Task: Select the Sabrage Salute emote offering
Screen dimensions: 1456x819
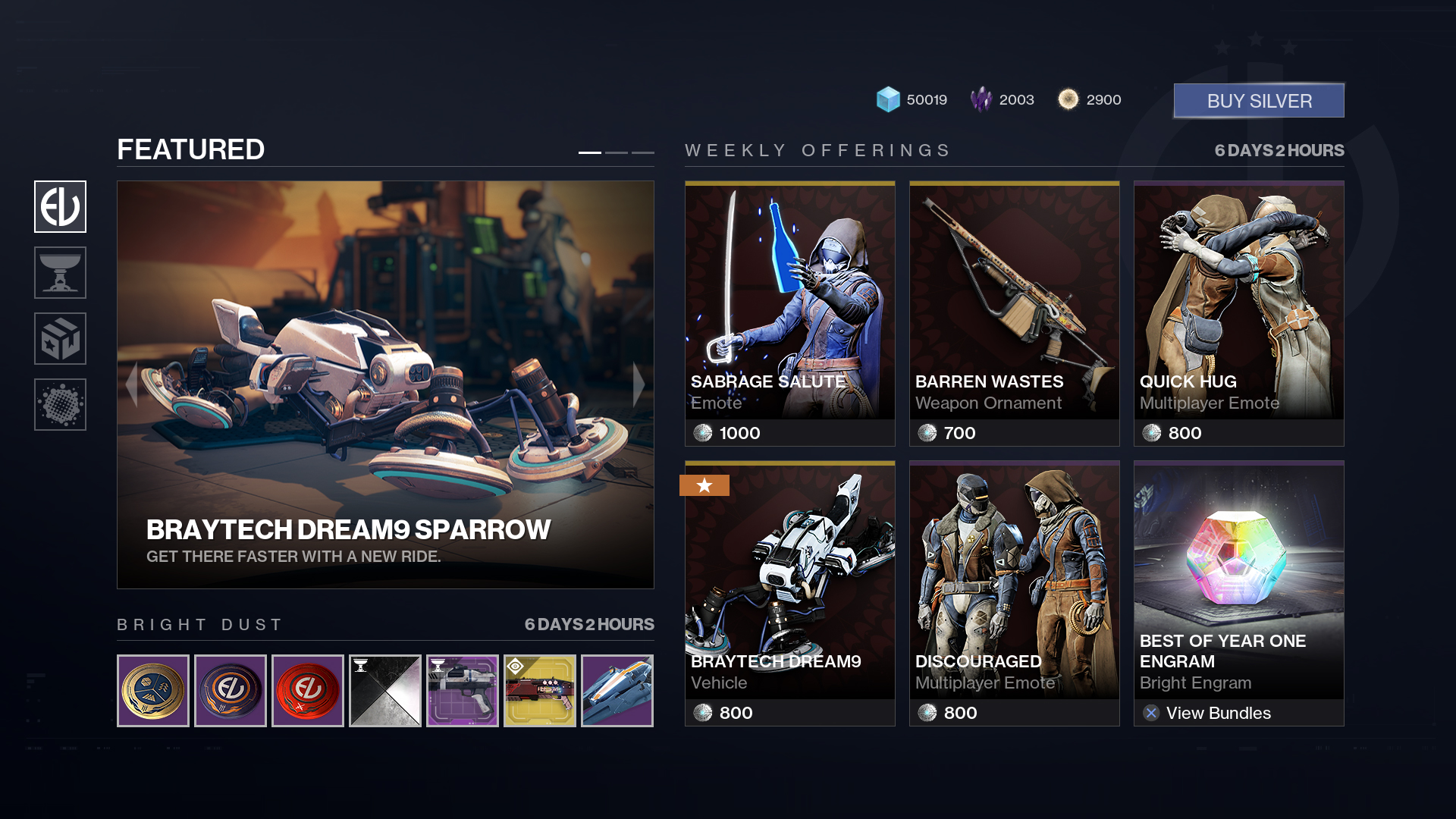Action: click(x=789, y=313)
